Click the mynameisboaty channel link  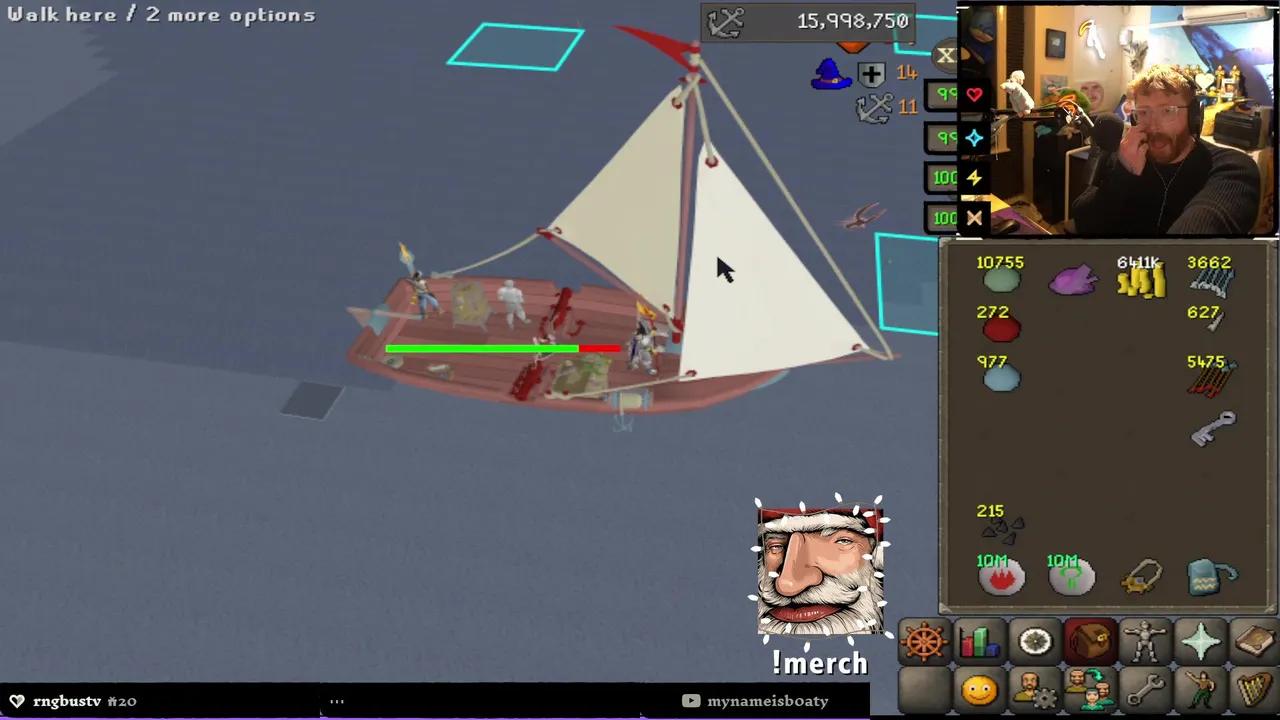point(767,700)
